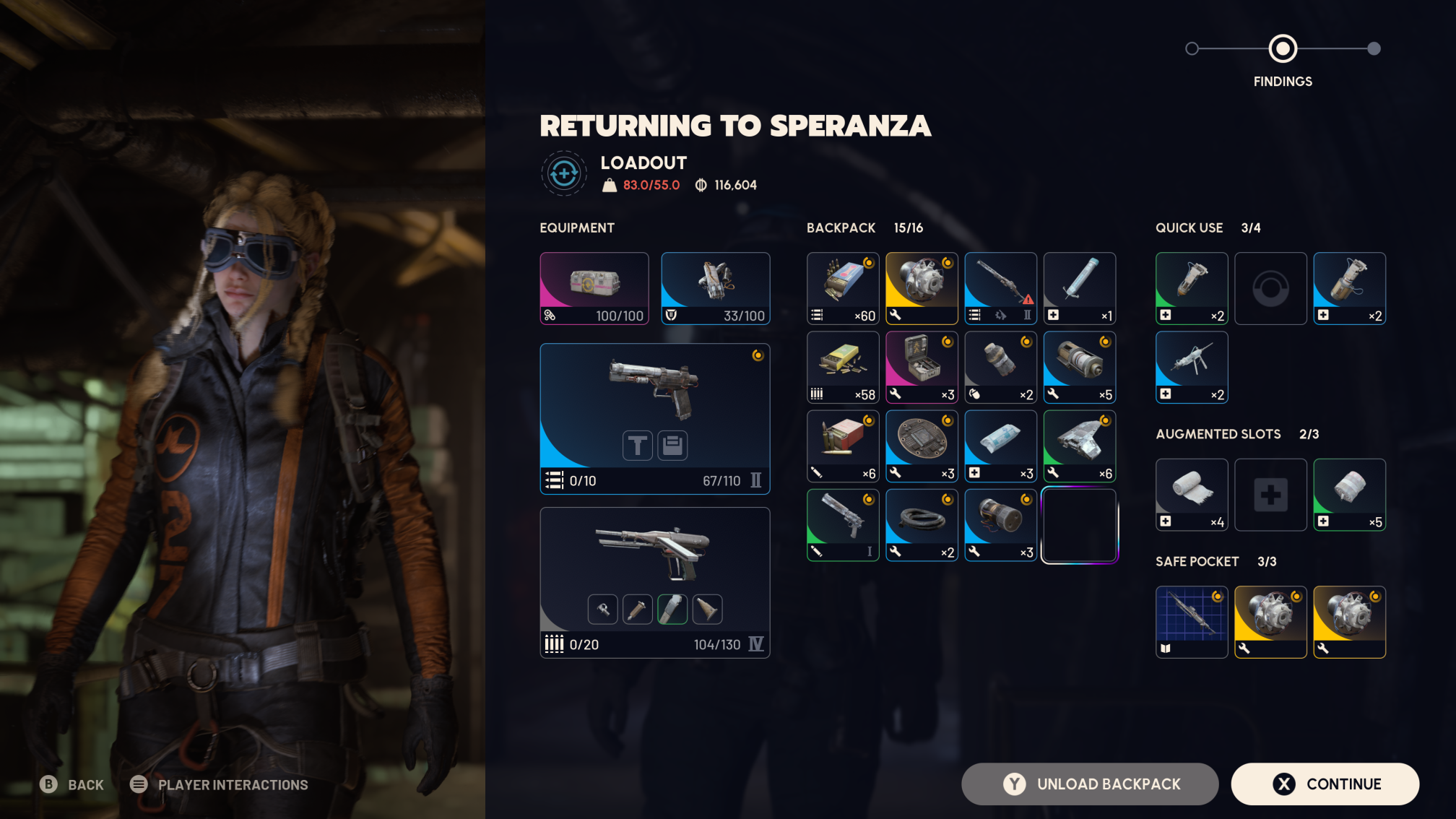Select the round circuit board stack of 3
Viewport: 1456px width, 819px height.
922,446
